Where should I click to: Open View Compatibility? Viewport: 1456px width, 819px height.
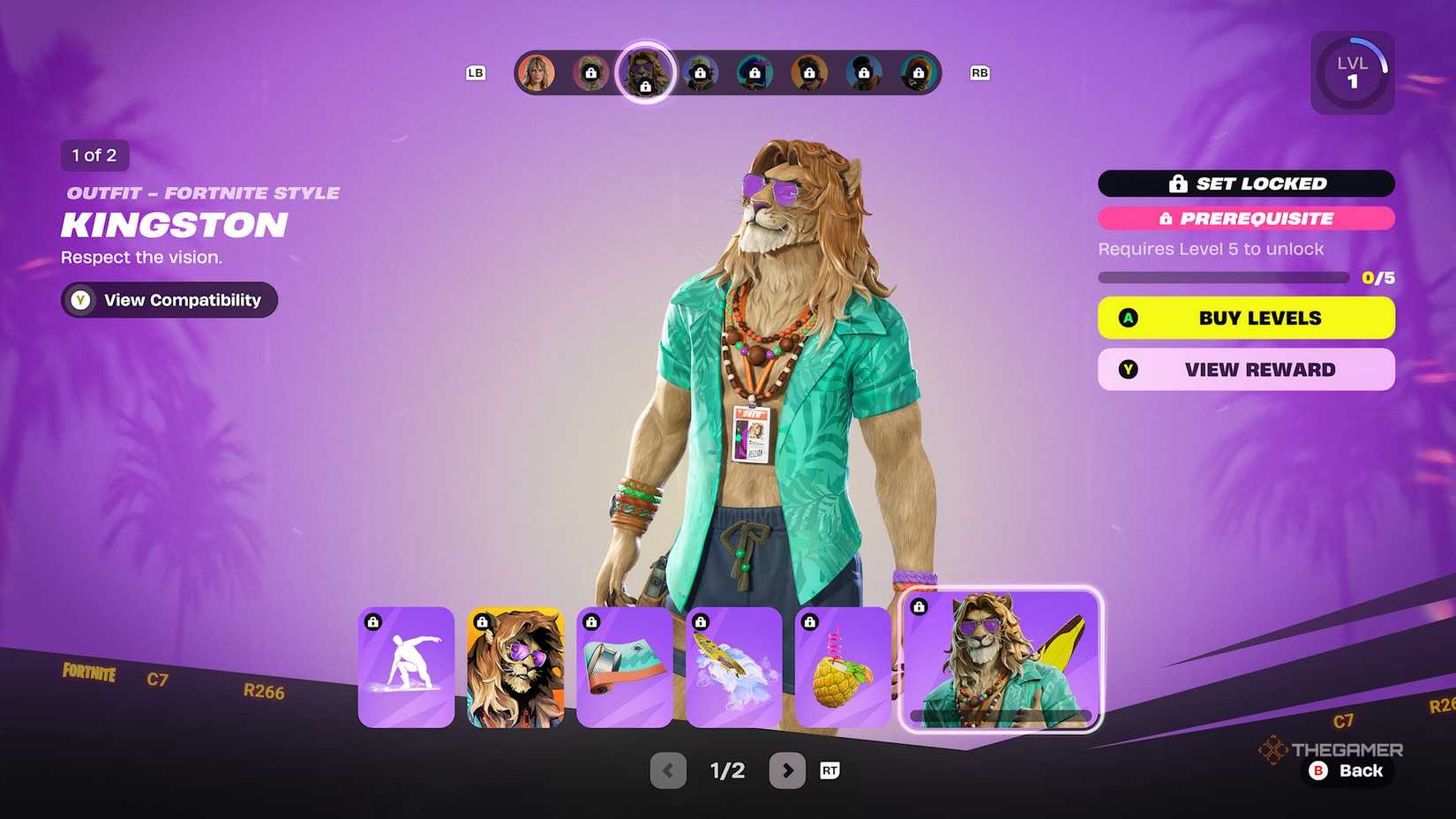(x=168, y=300)
